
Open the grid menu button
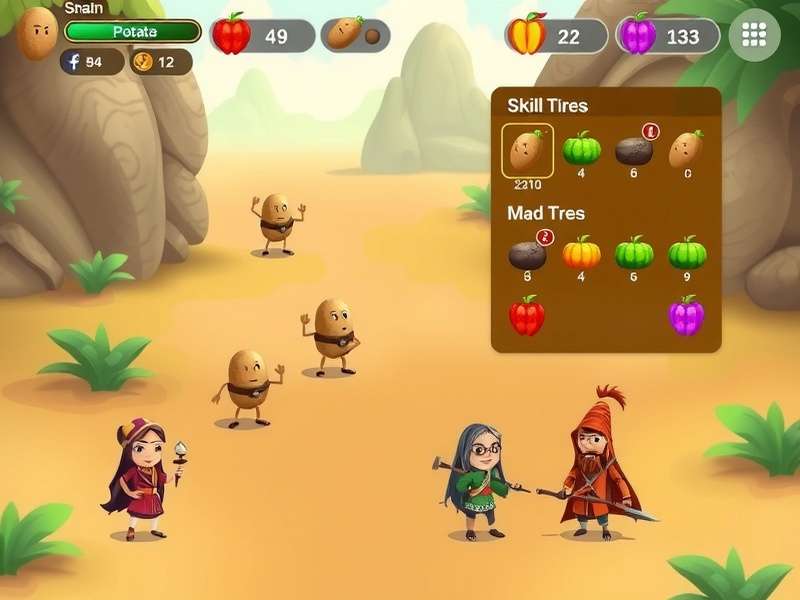click(754, 36)
